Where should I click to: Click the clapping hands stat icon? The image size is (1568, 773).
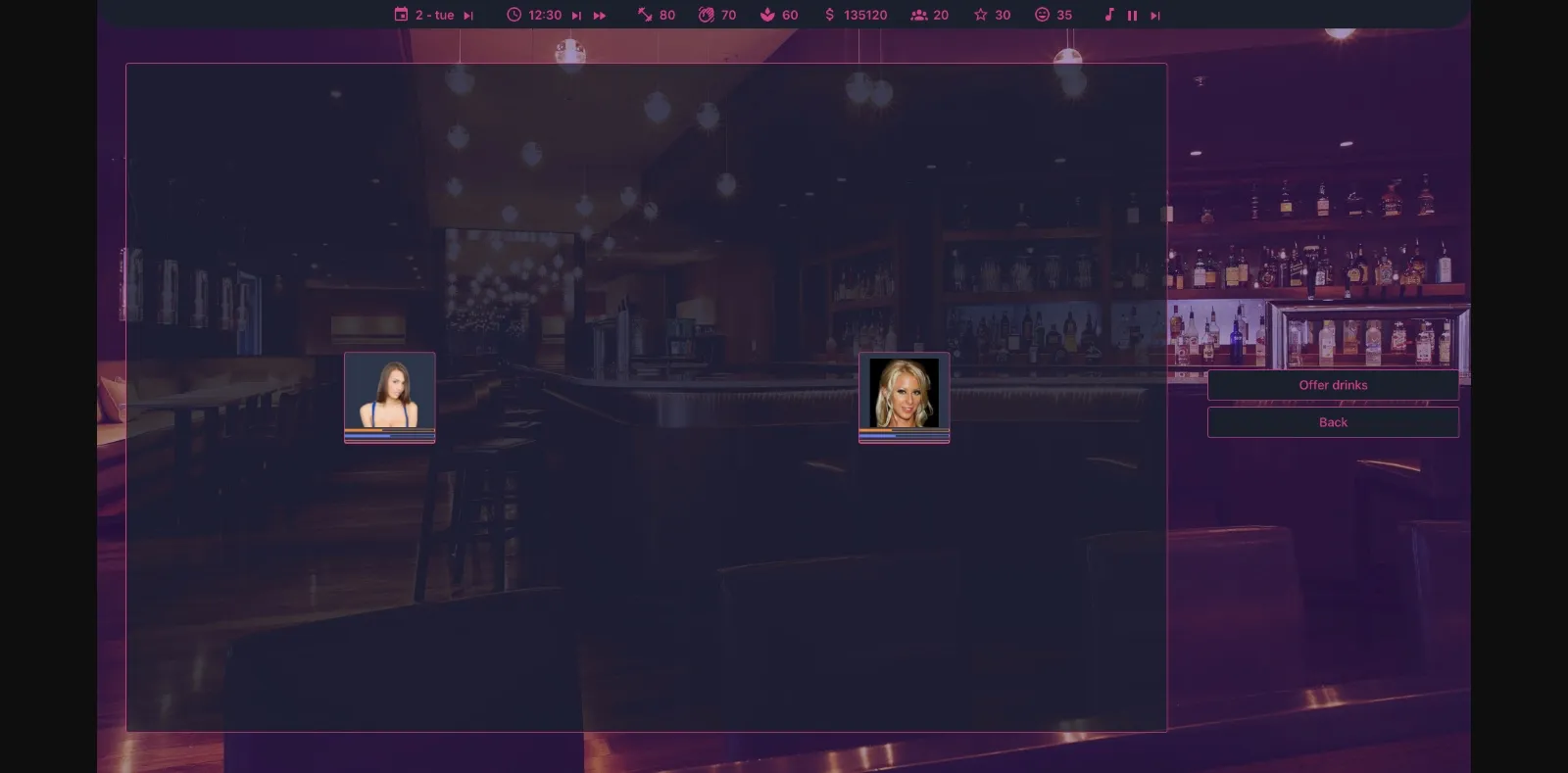(708, 15)
